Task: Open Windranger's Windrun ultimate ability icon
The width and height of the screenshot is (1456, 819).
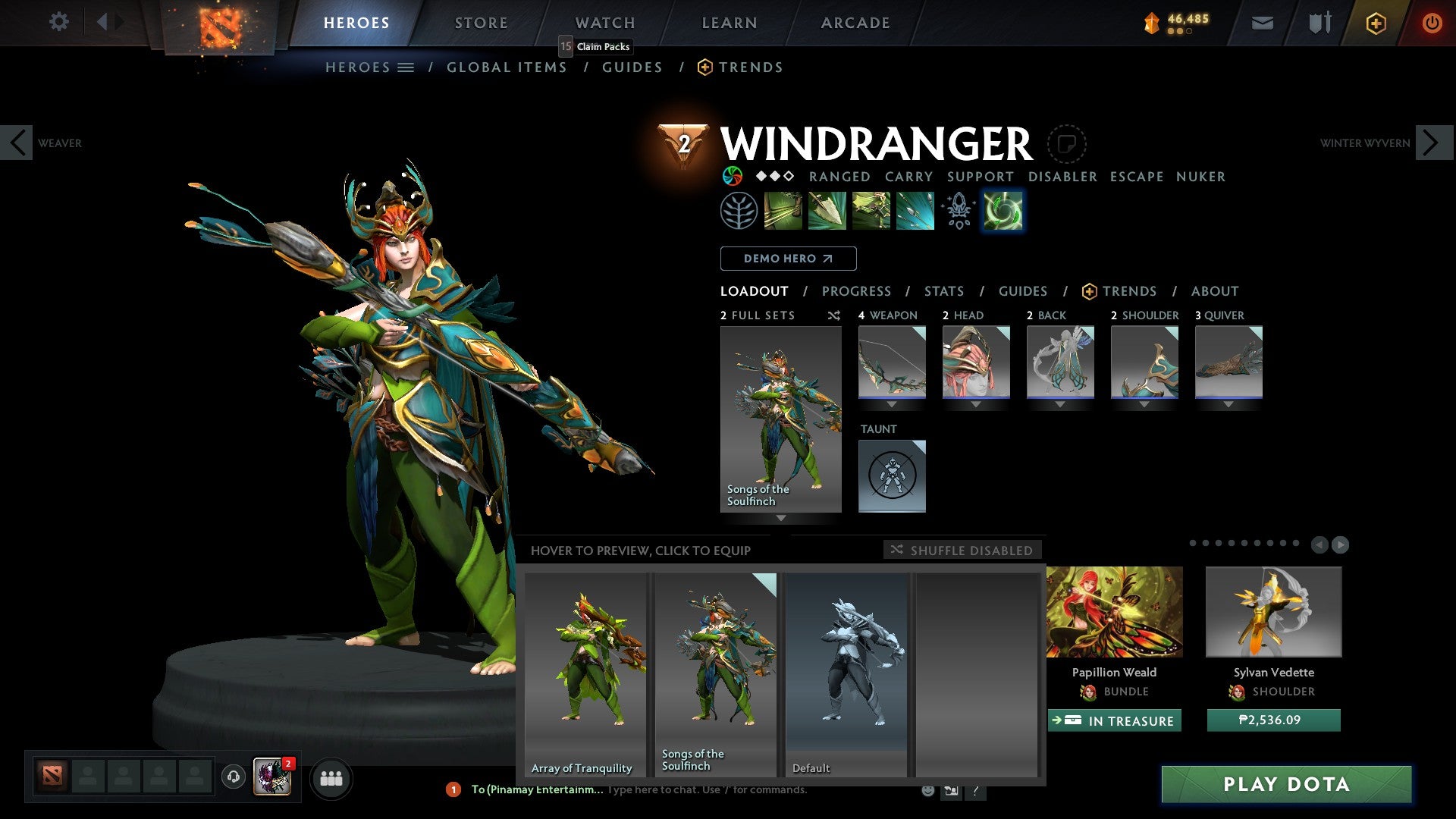Action: 1003,211
